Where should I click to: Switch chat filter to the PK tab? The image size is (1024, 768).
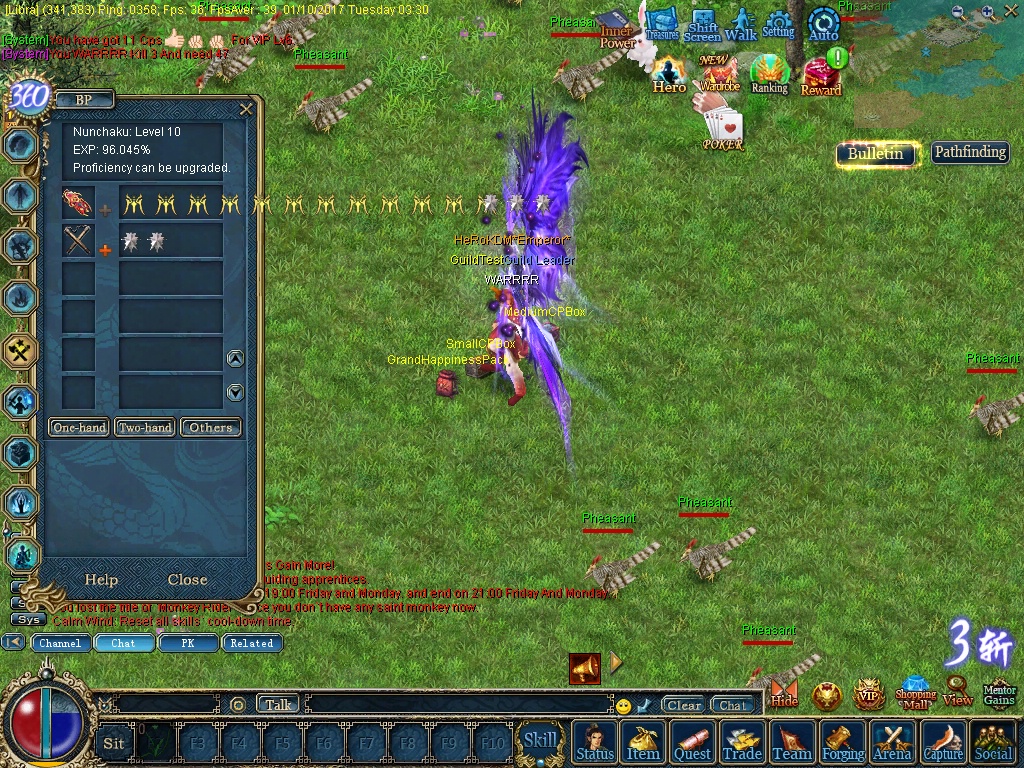click(187, 643)
